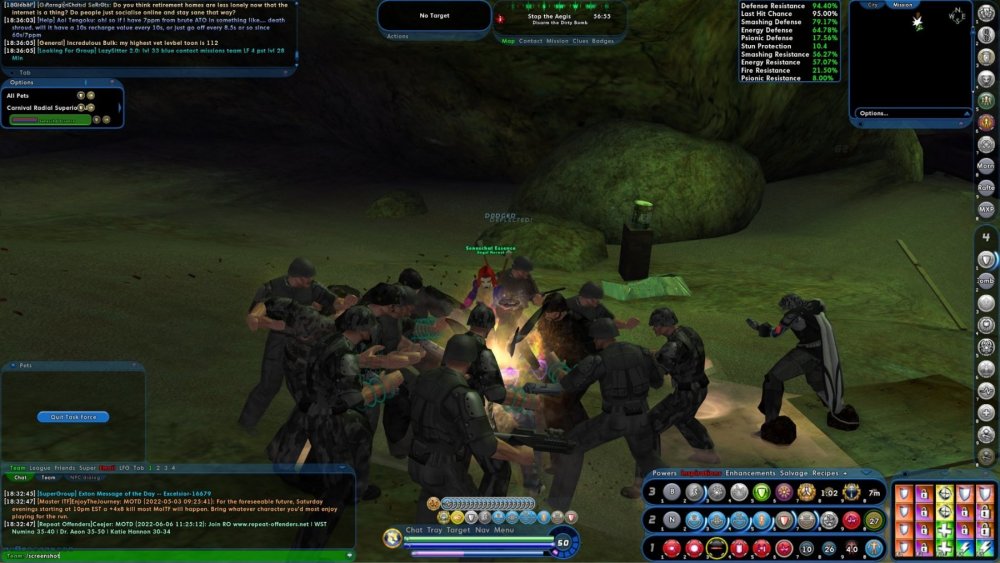Screen dimensions: 1000x563
Task: Show the Clues tab
Action: click(581, 41)
